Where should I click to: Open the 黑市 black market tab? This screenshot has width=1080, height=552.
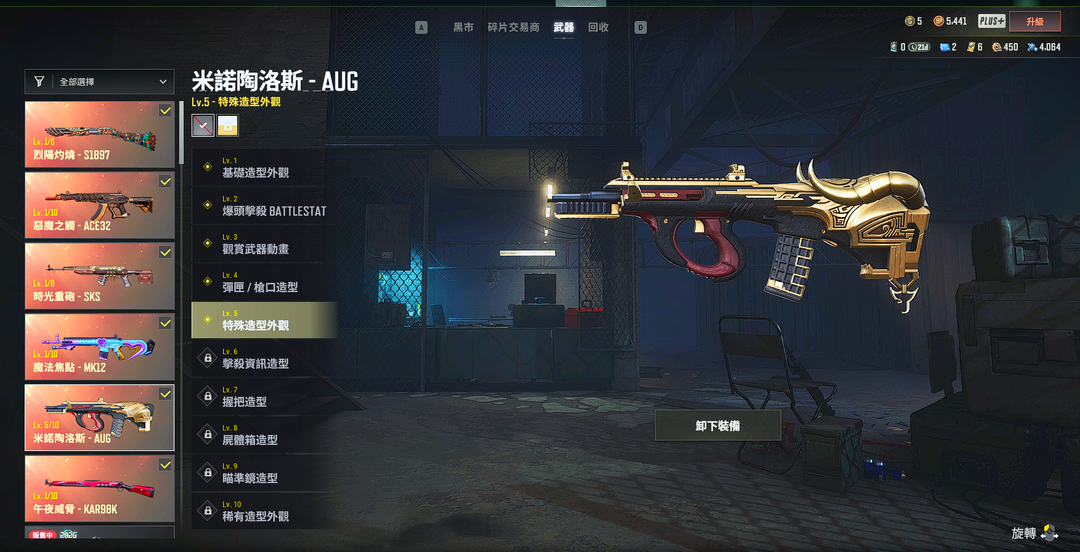(x=463, y=28)
